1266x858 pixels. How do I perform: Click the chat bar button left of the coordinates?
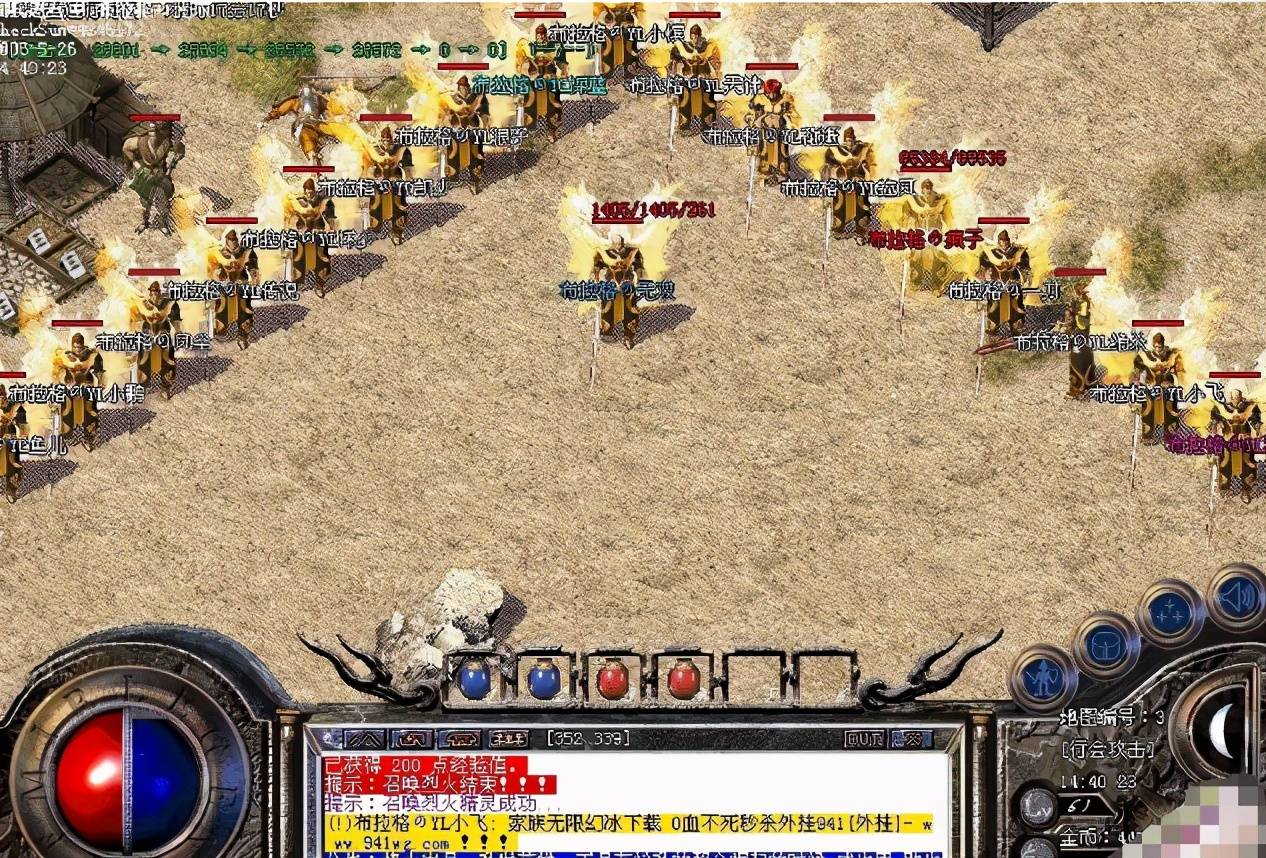(509, 739)
